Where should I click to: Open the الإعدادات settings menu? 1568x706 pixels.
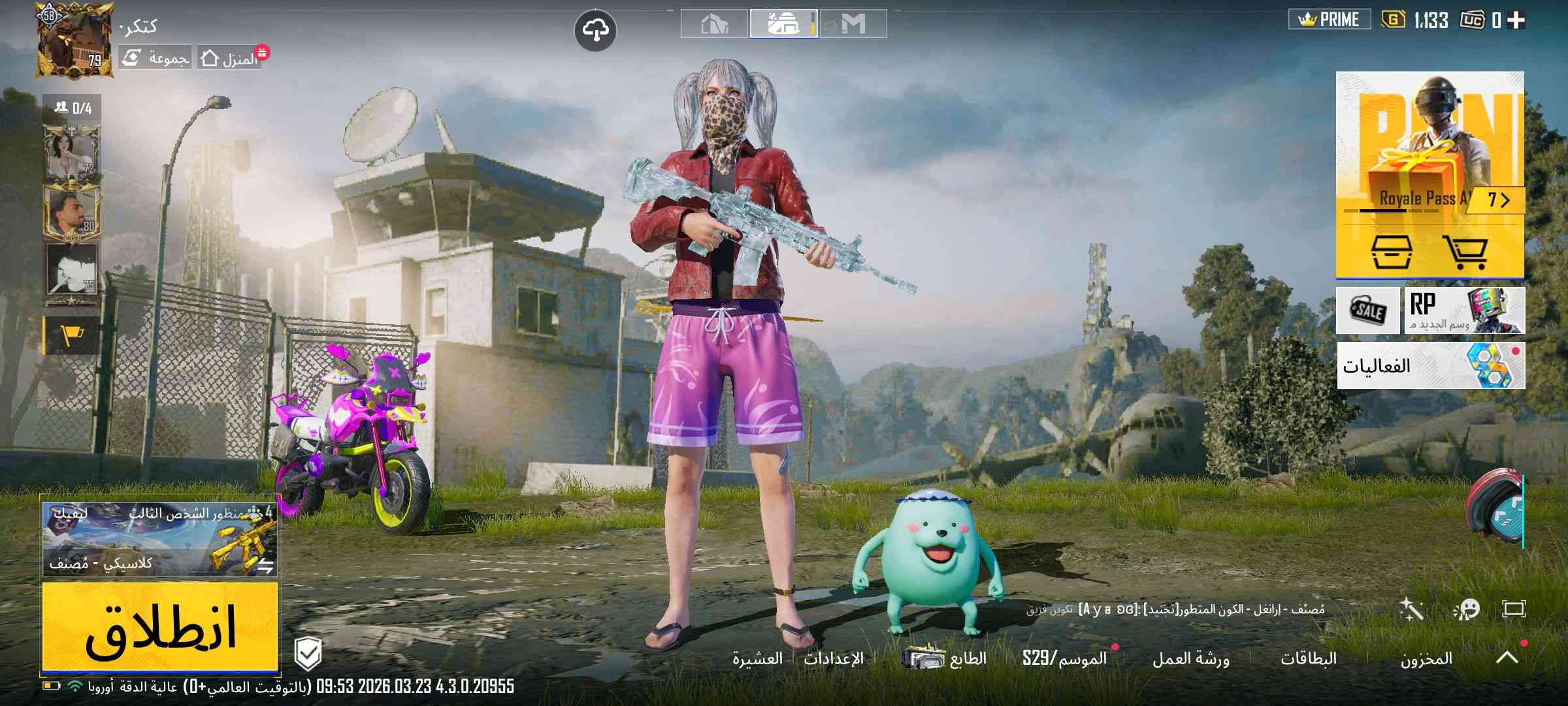(834, 658)
